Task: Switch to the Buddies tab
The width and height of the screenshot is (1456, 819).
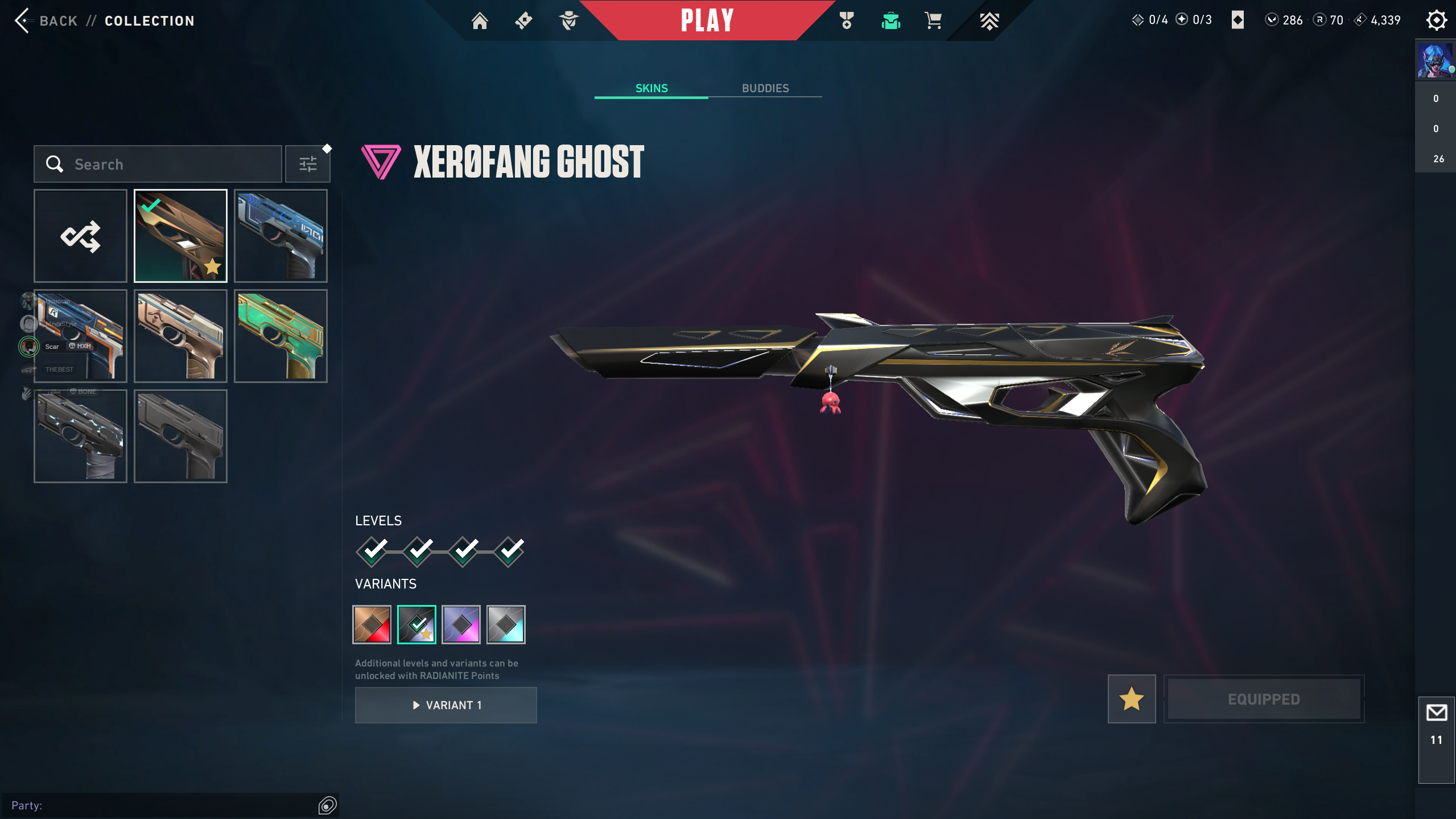Action: (765, 88)
